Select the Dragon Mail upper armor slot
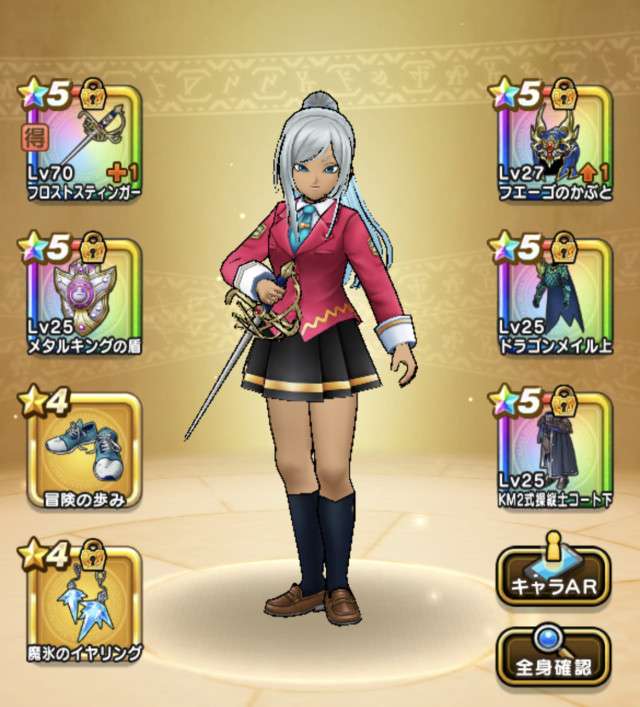The height and width of the screenshot is (707, 640). (551, 295)
